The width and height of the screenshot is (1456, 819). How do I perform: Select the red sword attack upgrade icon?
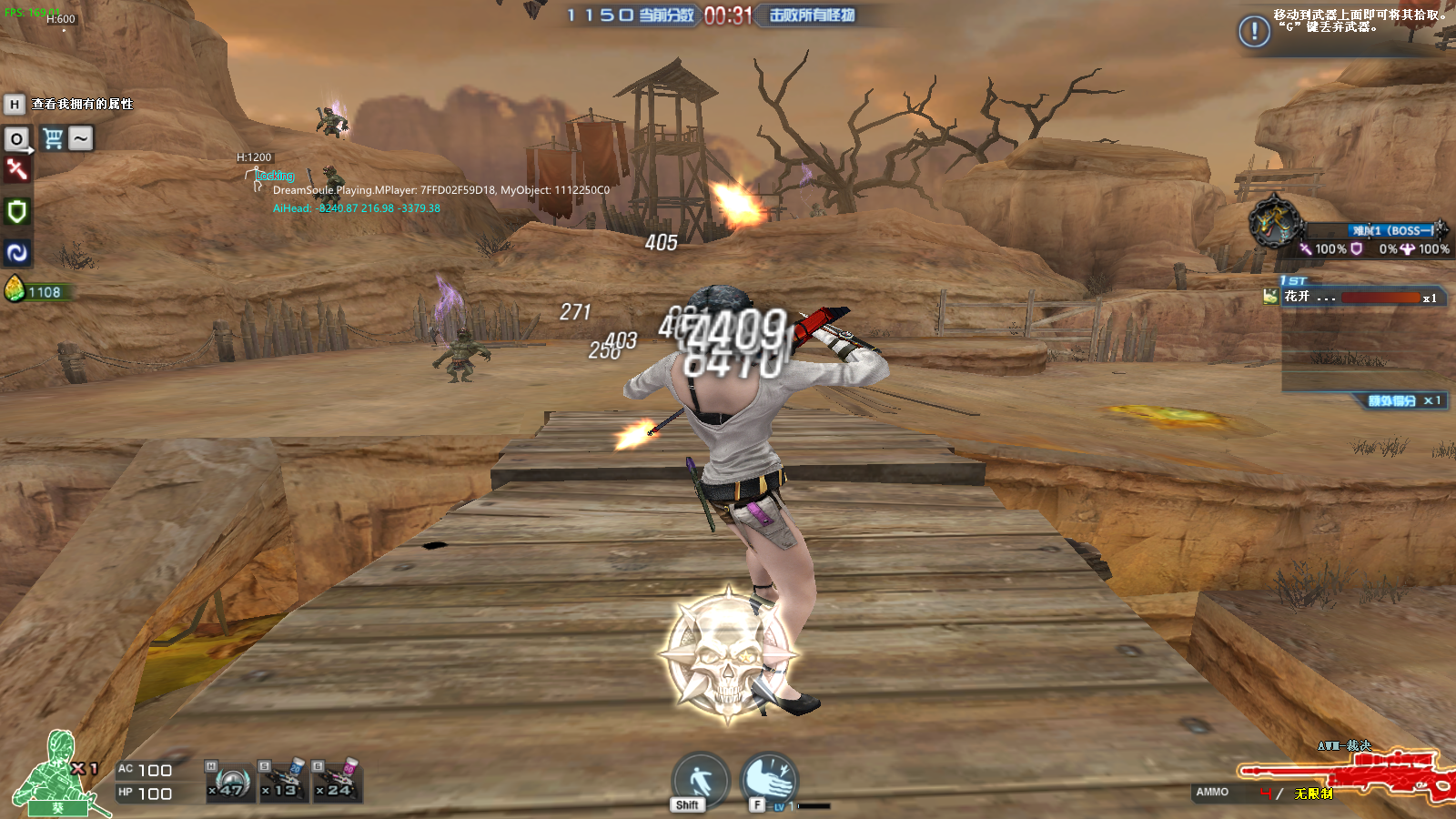click(16, 169)
